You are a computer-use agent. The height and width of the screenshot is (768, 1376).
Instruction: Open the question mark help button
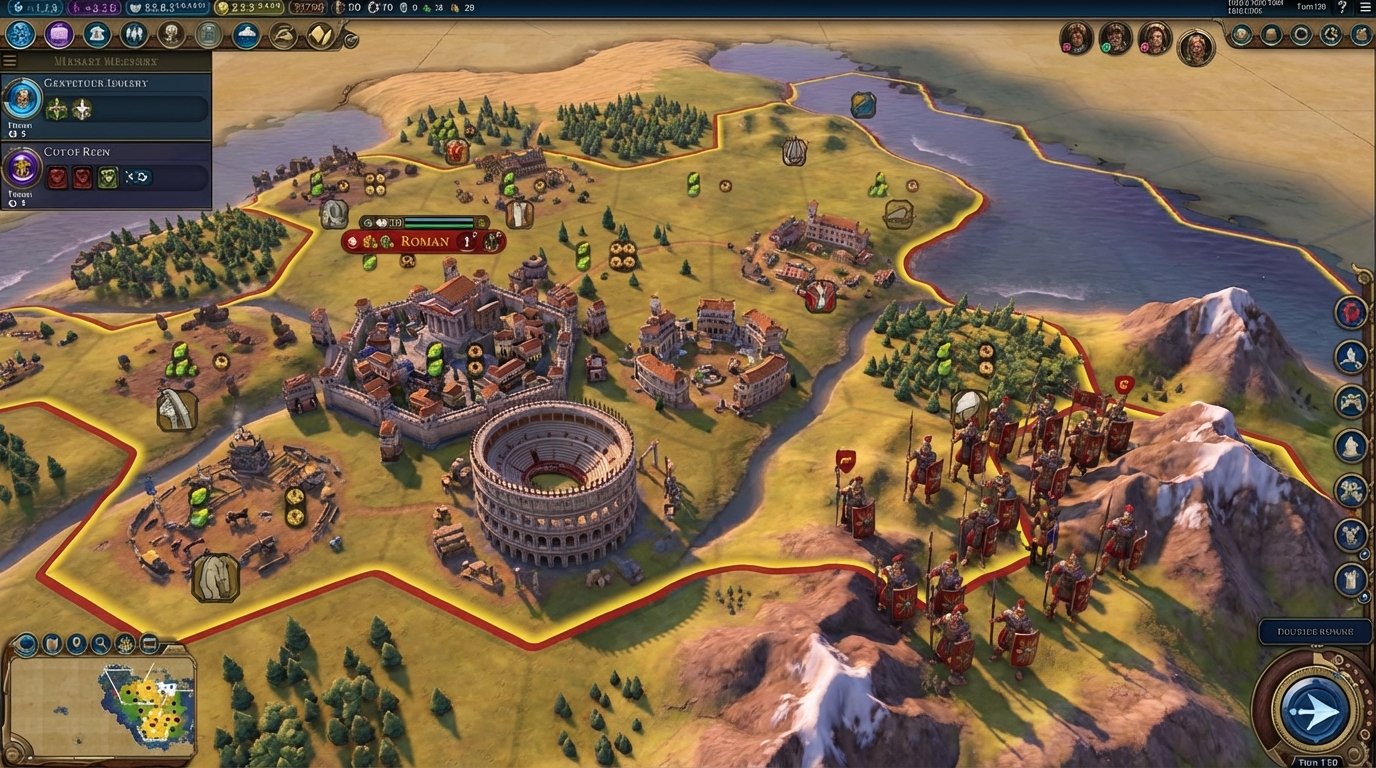pyautogui.click(x=1342, y=7)
